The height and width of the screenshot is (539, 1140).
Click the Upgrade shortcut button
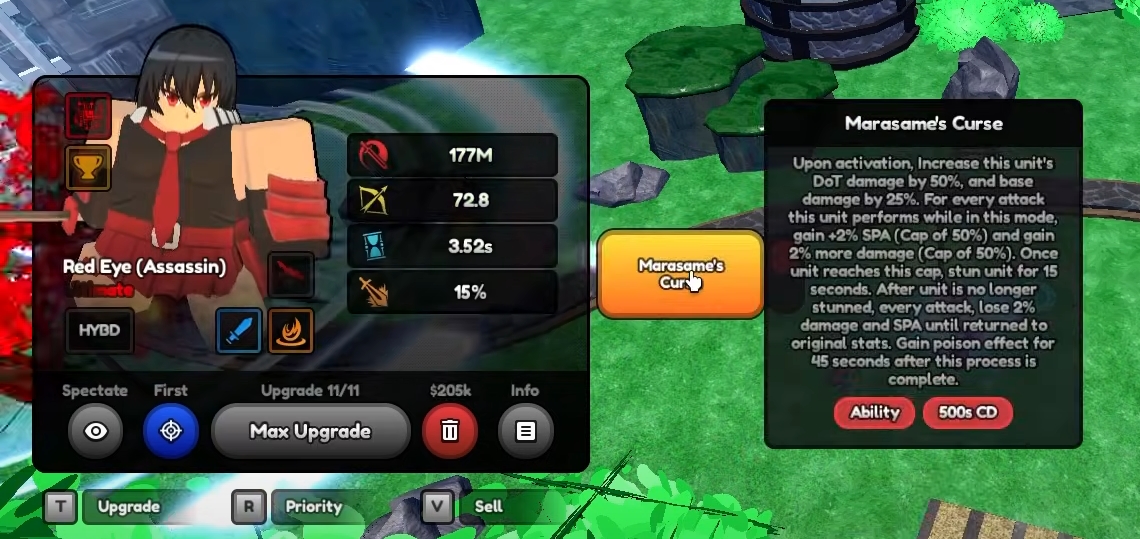pyautogui.click(x=128, y=507)
